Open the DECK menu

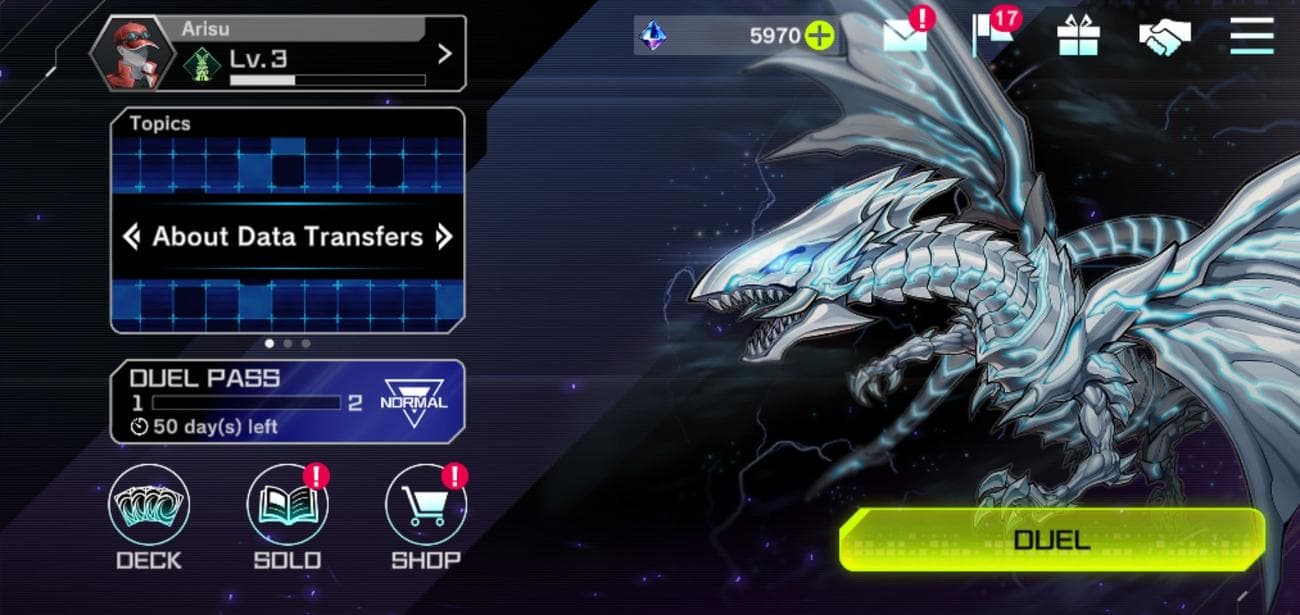[149, 508]
